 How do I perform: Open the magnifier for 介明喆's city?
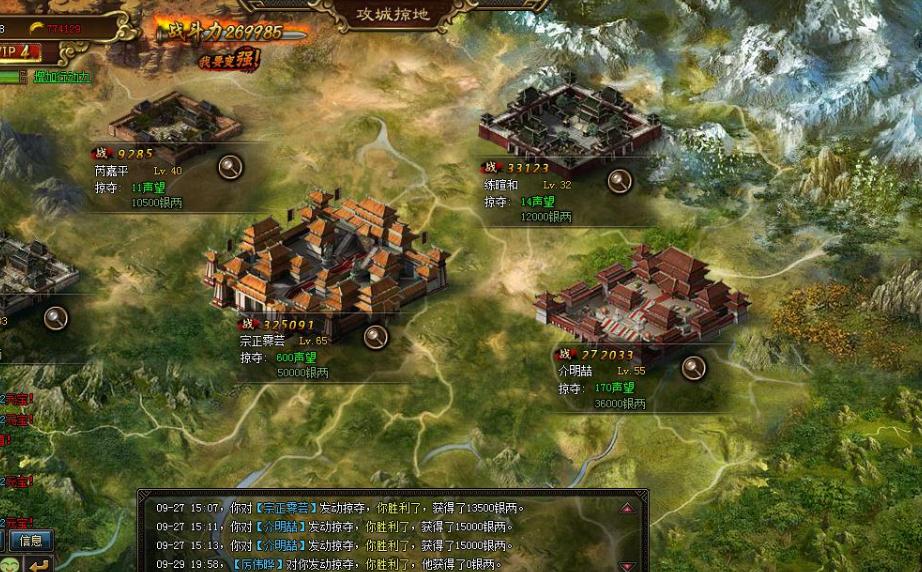pyautogui.click(x=693, y=367)
